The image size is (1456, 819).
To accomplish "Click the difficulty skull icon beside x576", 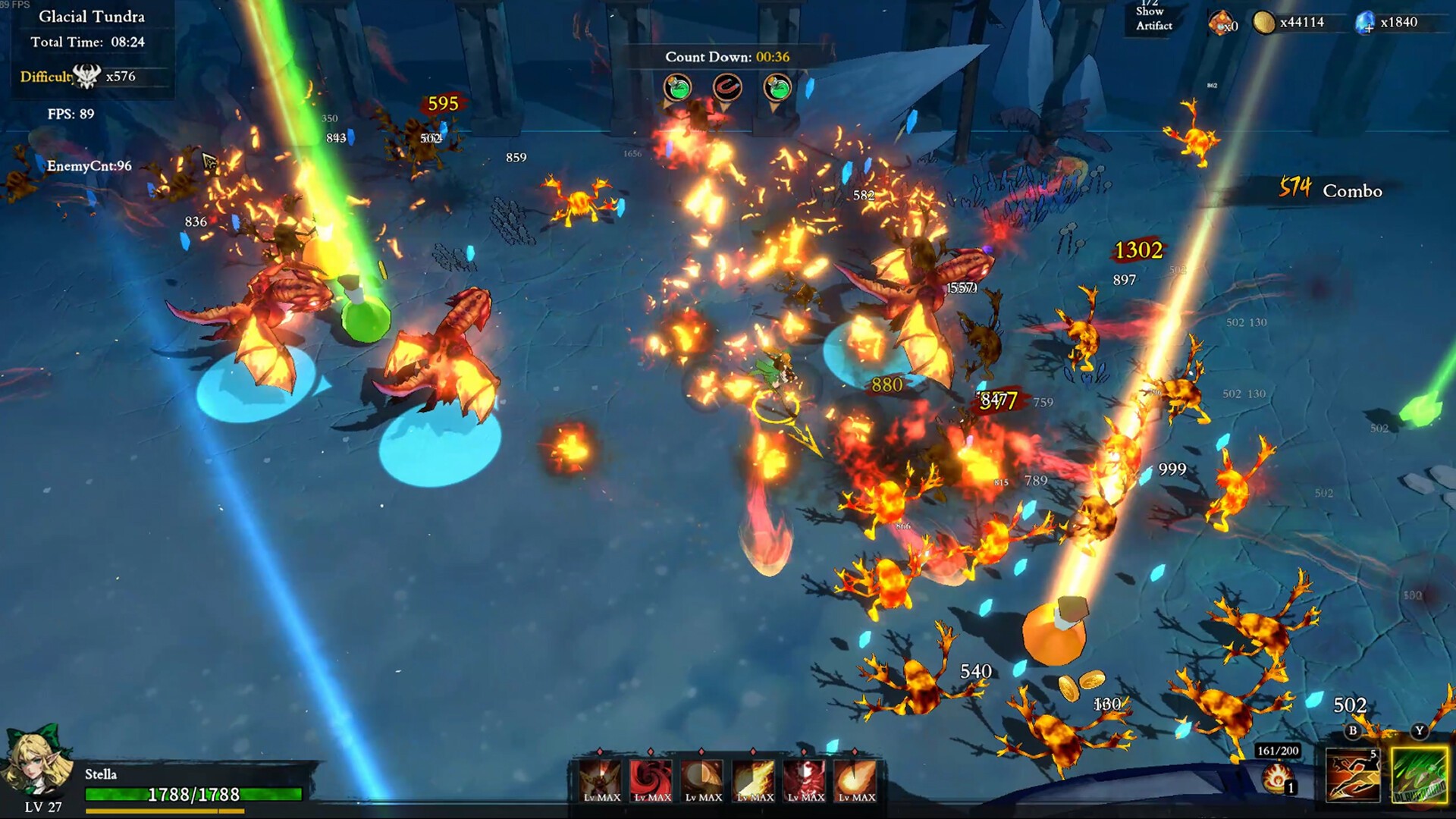I will [86, 77].
